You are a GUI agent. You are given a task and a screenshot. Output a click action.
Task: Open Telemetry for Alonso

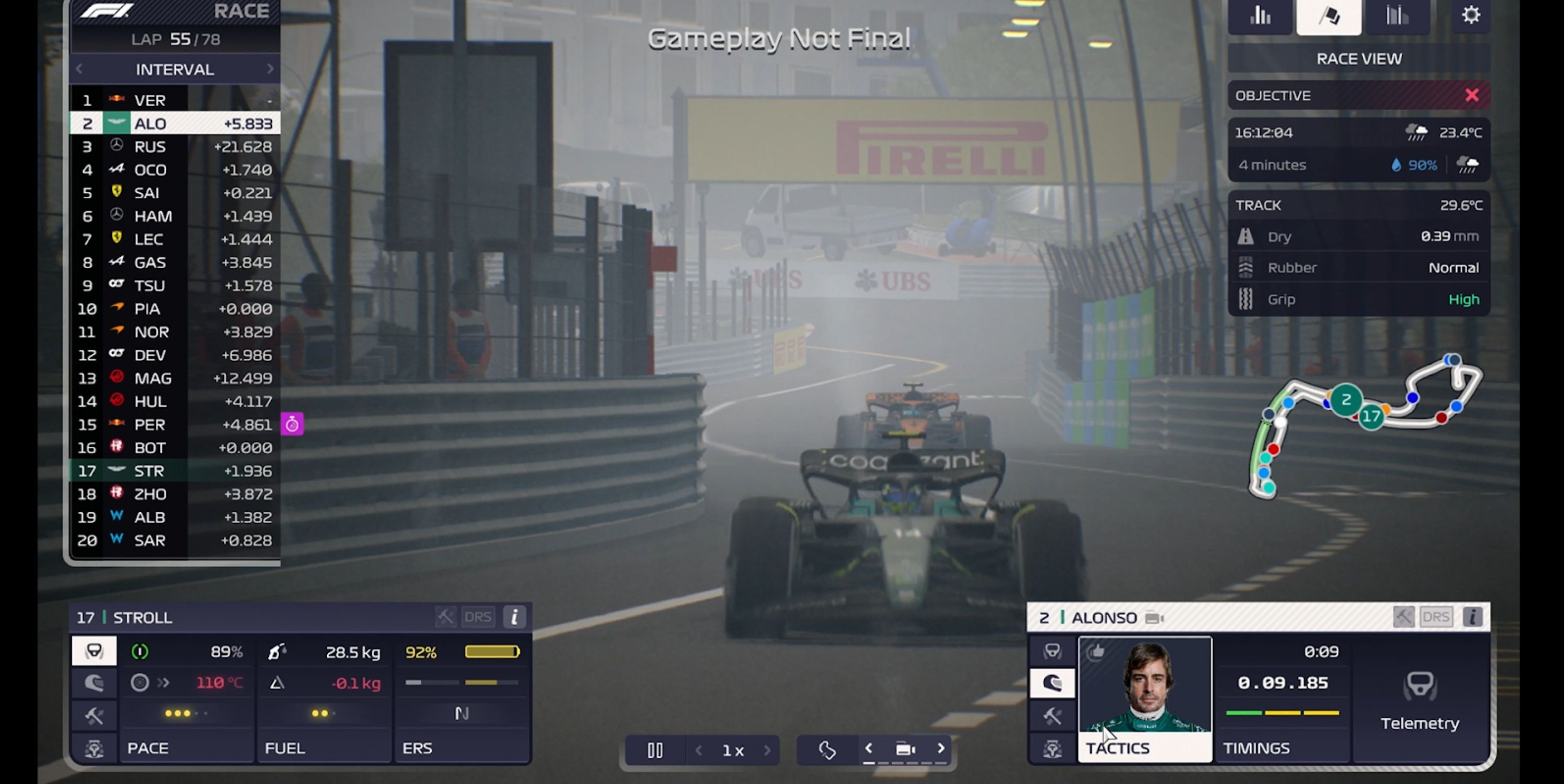click(1420, 706)
